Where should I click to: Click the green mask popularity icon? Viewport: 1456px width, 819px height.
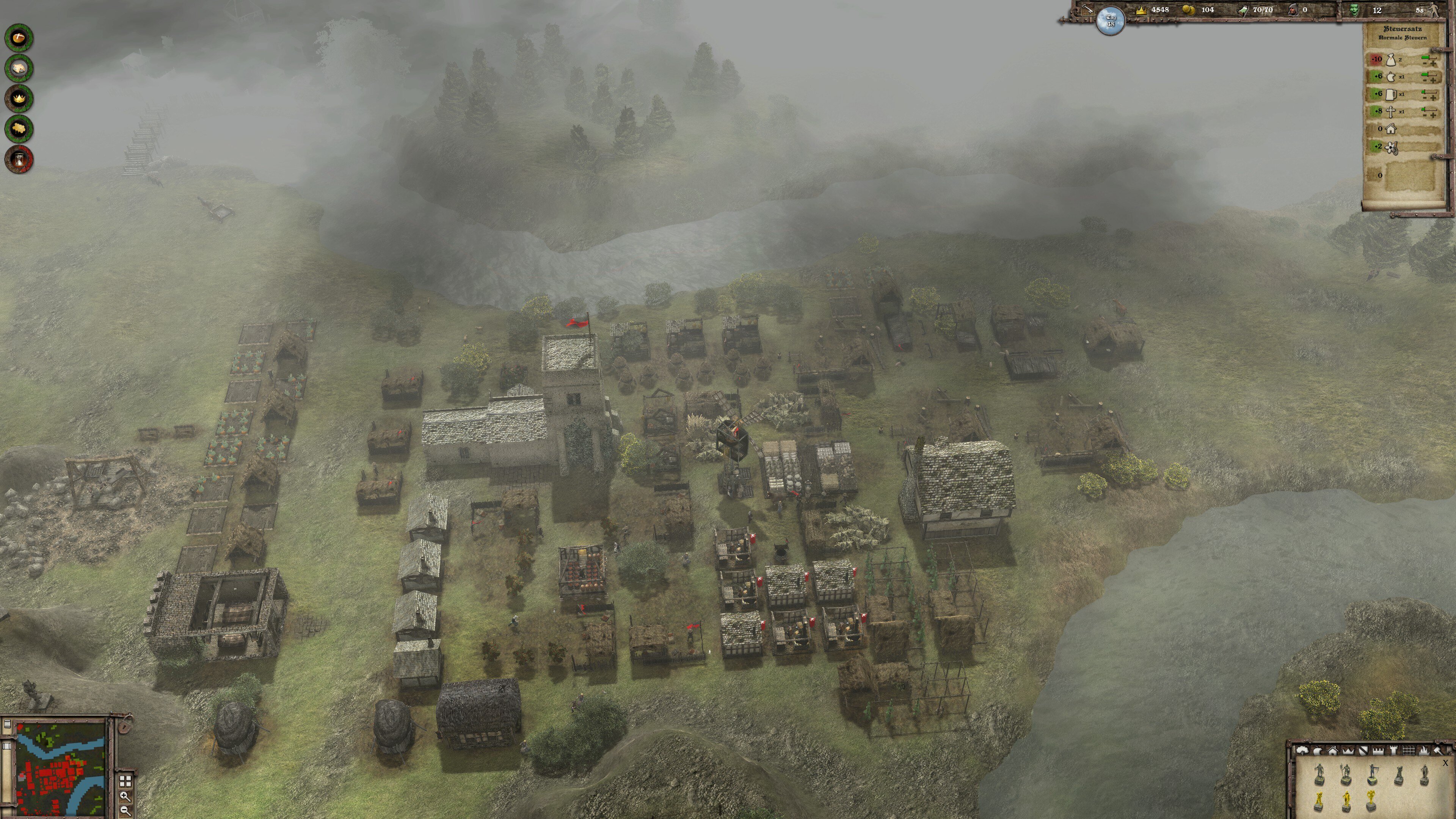(1354, 9)
